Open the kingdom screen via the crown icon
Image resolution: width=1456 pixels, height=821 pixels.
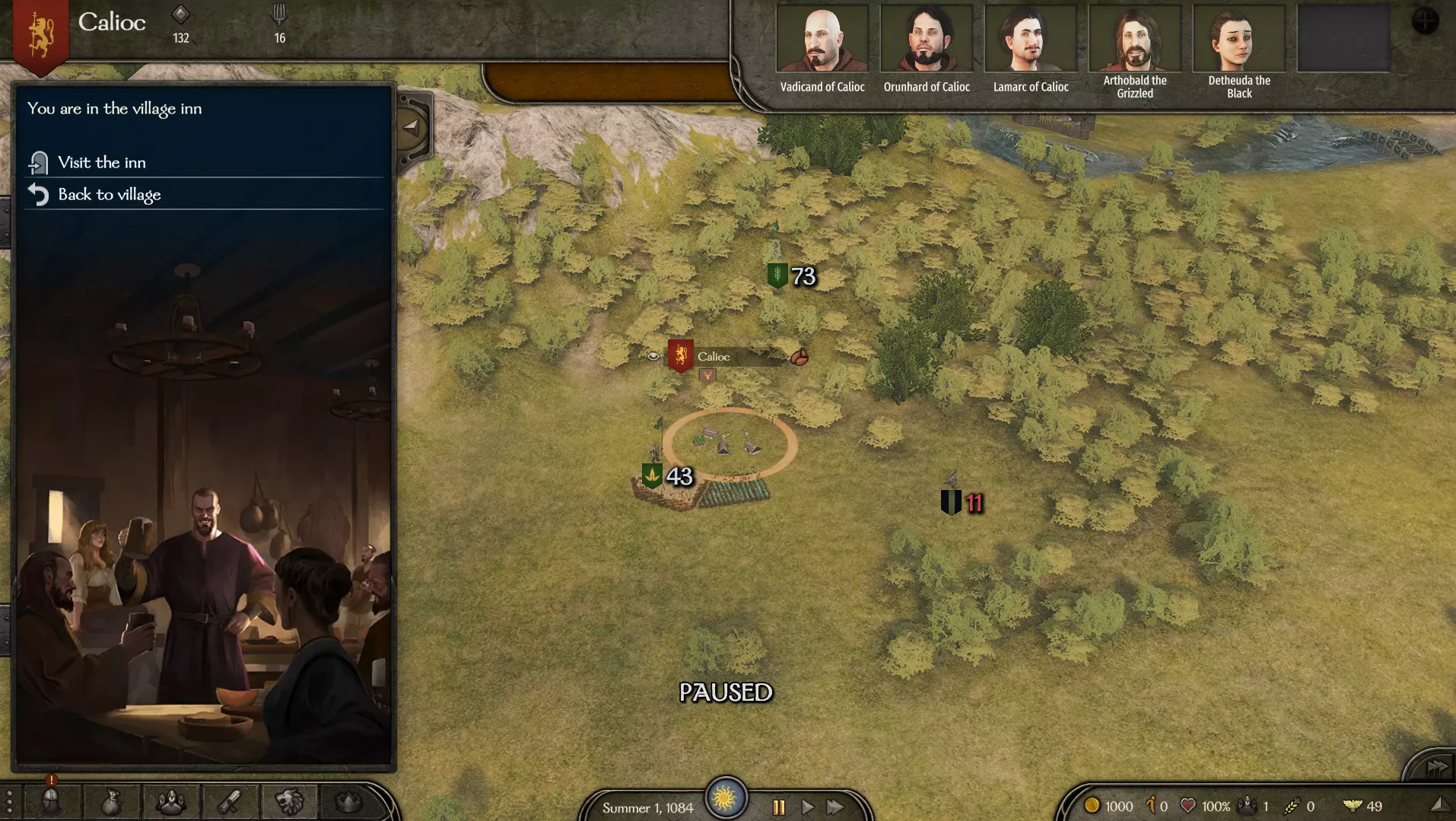pyautogui.click(x=349, y=801)
